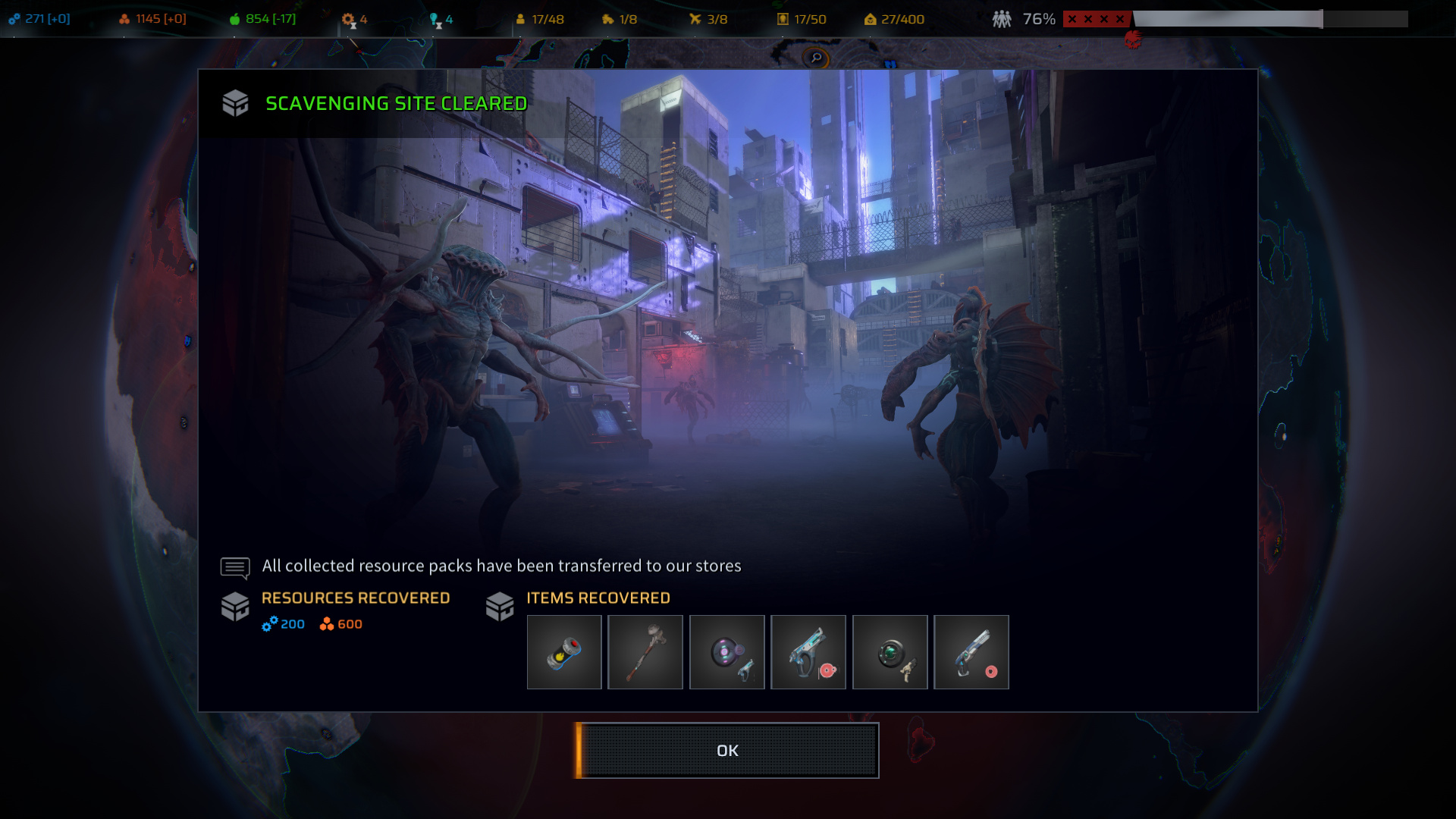Inspect the recovered blue-and-white shotgun item
Screen dimensions: 1456x819
(971, 652)
